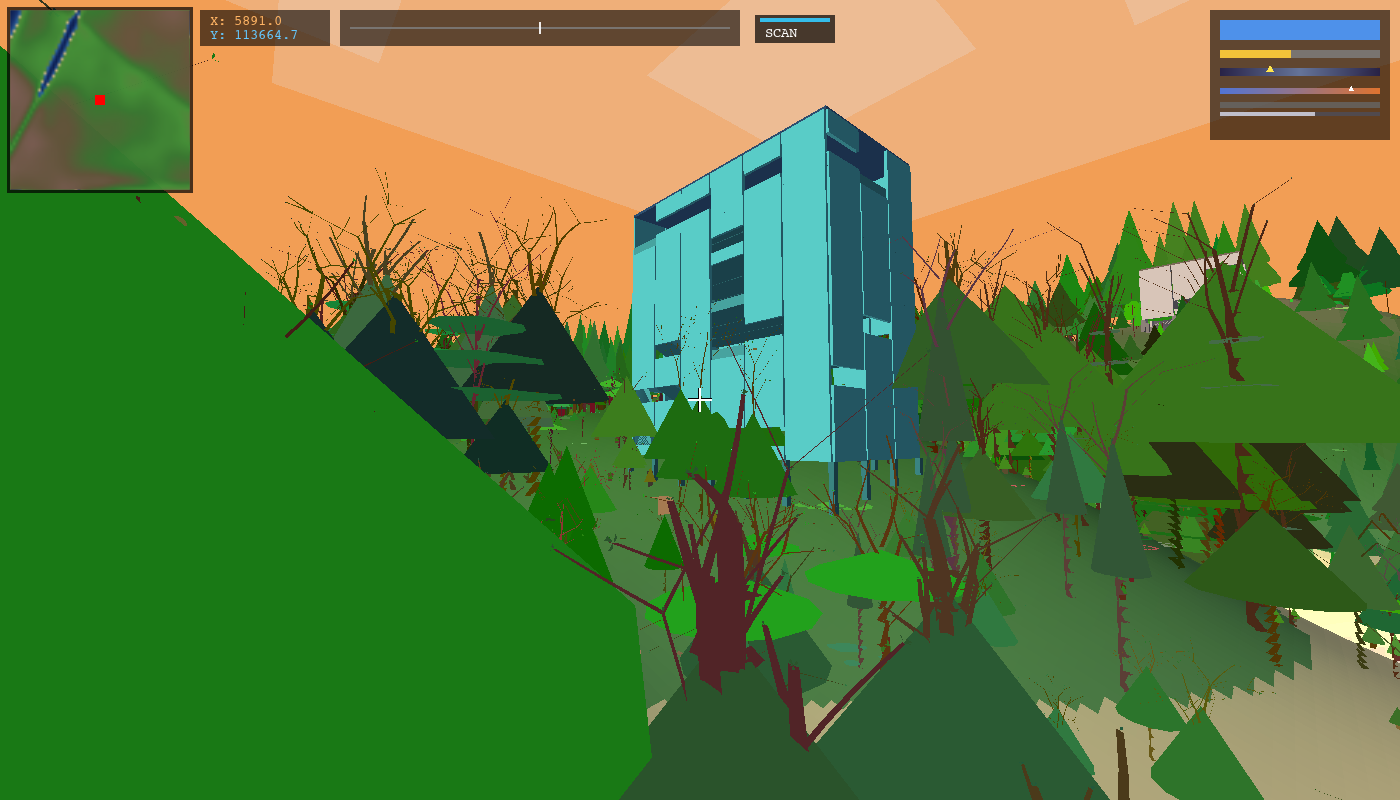Click the yellow triangle marker on the dark gradient
Viewport: 1400px width, 800px height.
tap(1270, 70)
